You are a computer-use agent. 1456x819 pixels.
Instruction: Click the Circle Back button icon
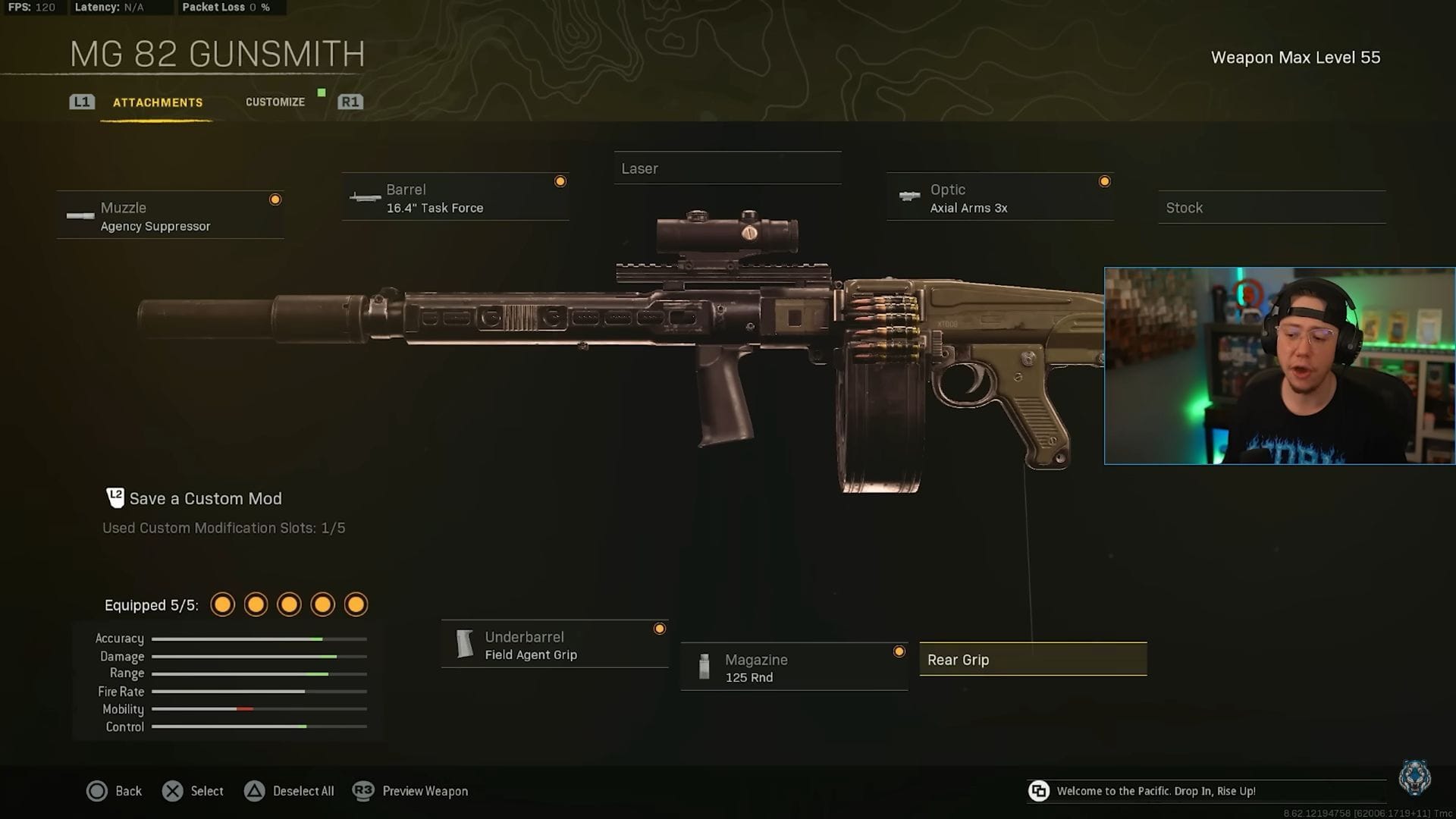[x=98, y=791]
